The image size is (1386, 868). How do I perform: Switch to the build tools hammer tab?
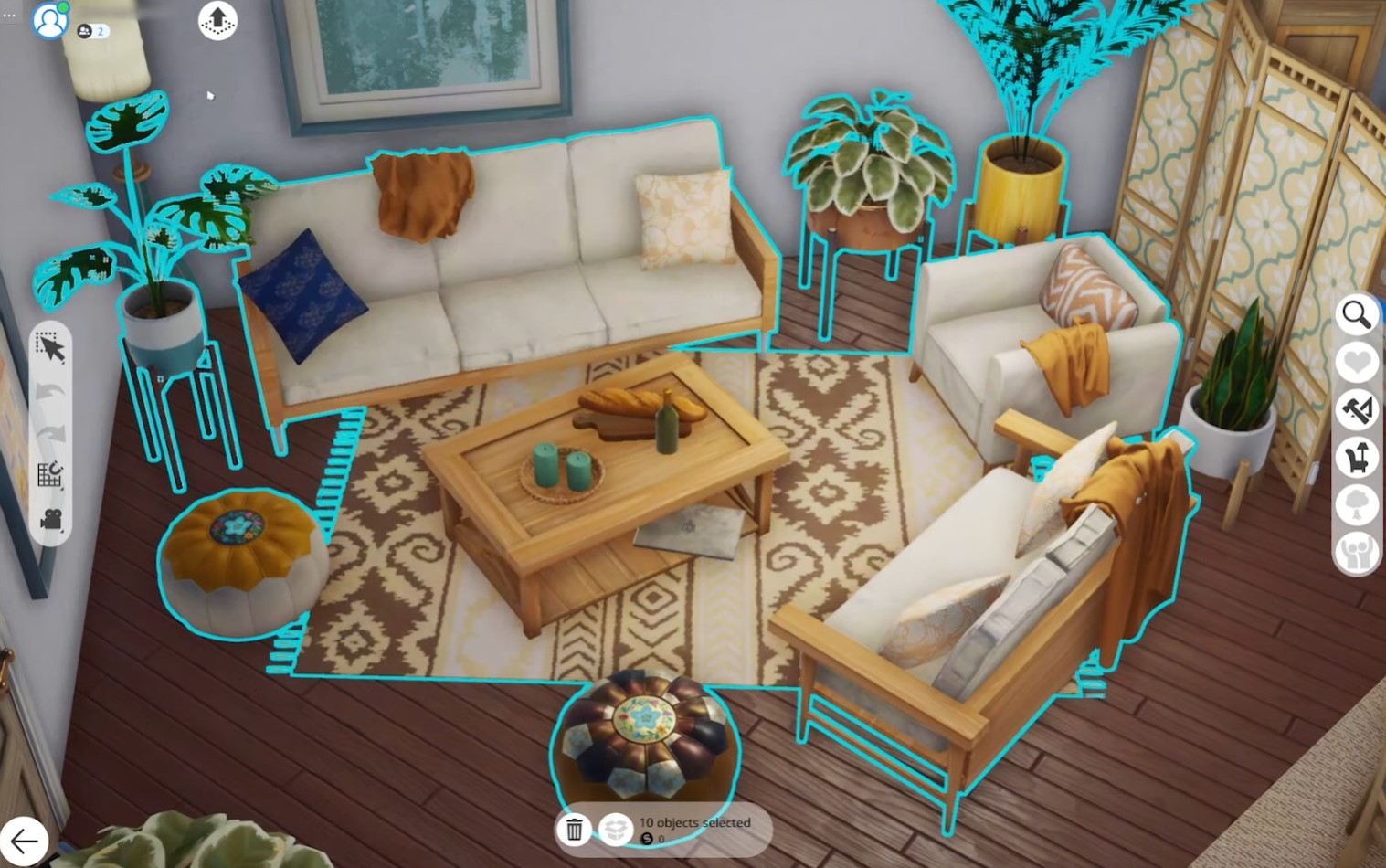pyautogui.click(x=1358, y=409)
